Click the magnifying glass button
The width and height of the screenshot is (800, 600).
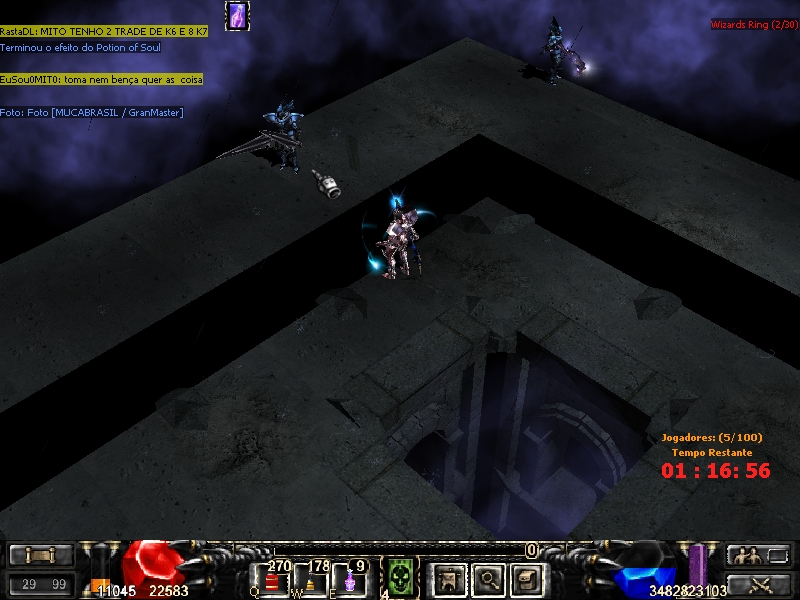[x=489, y=579]
